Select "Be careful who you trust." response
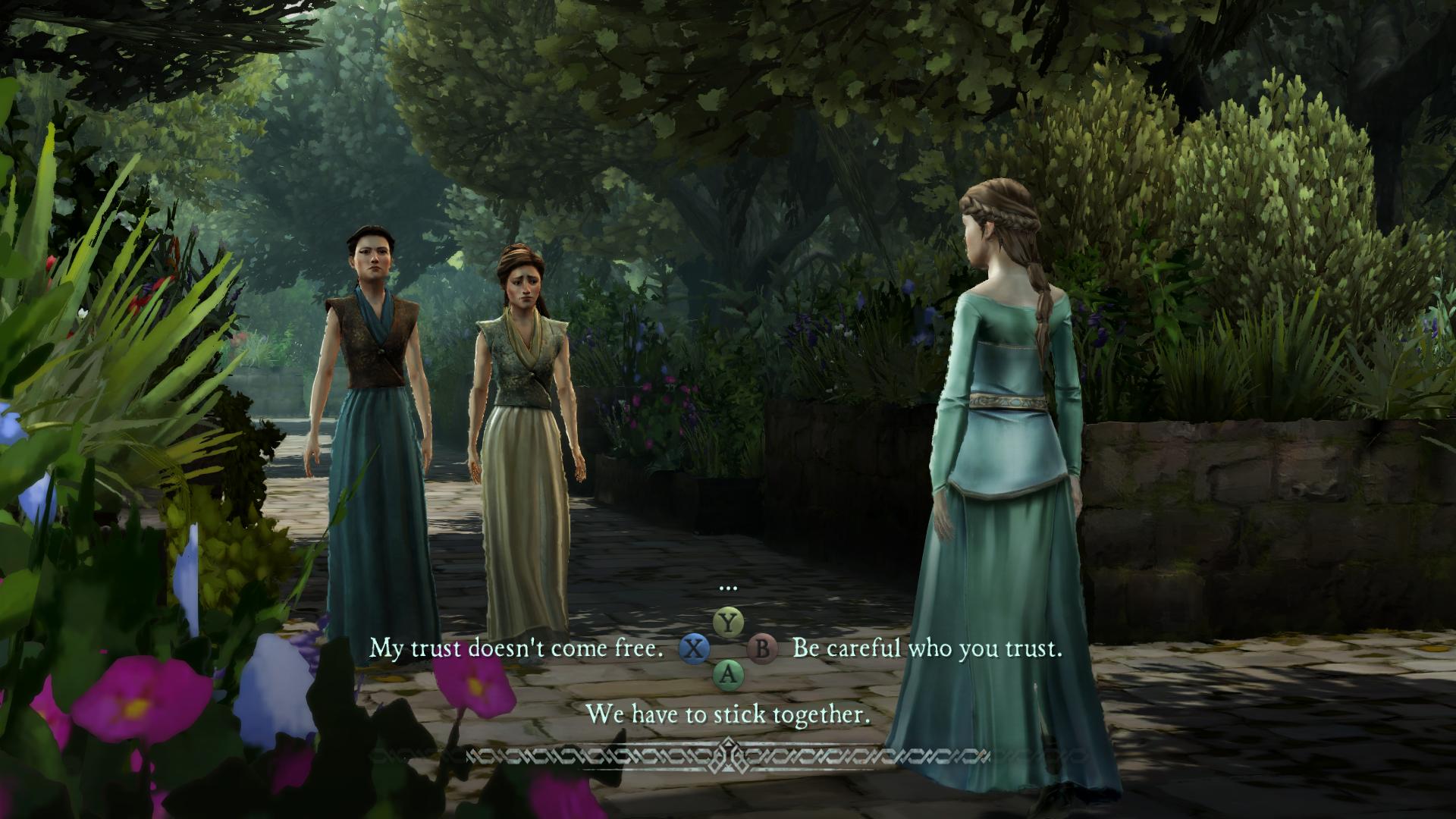Image resolution: width=1456 pixels, height=819 pixels. [x=927, y=648]
